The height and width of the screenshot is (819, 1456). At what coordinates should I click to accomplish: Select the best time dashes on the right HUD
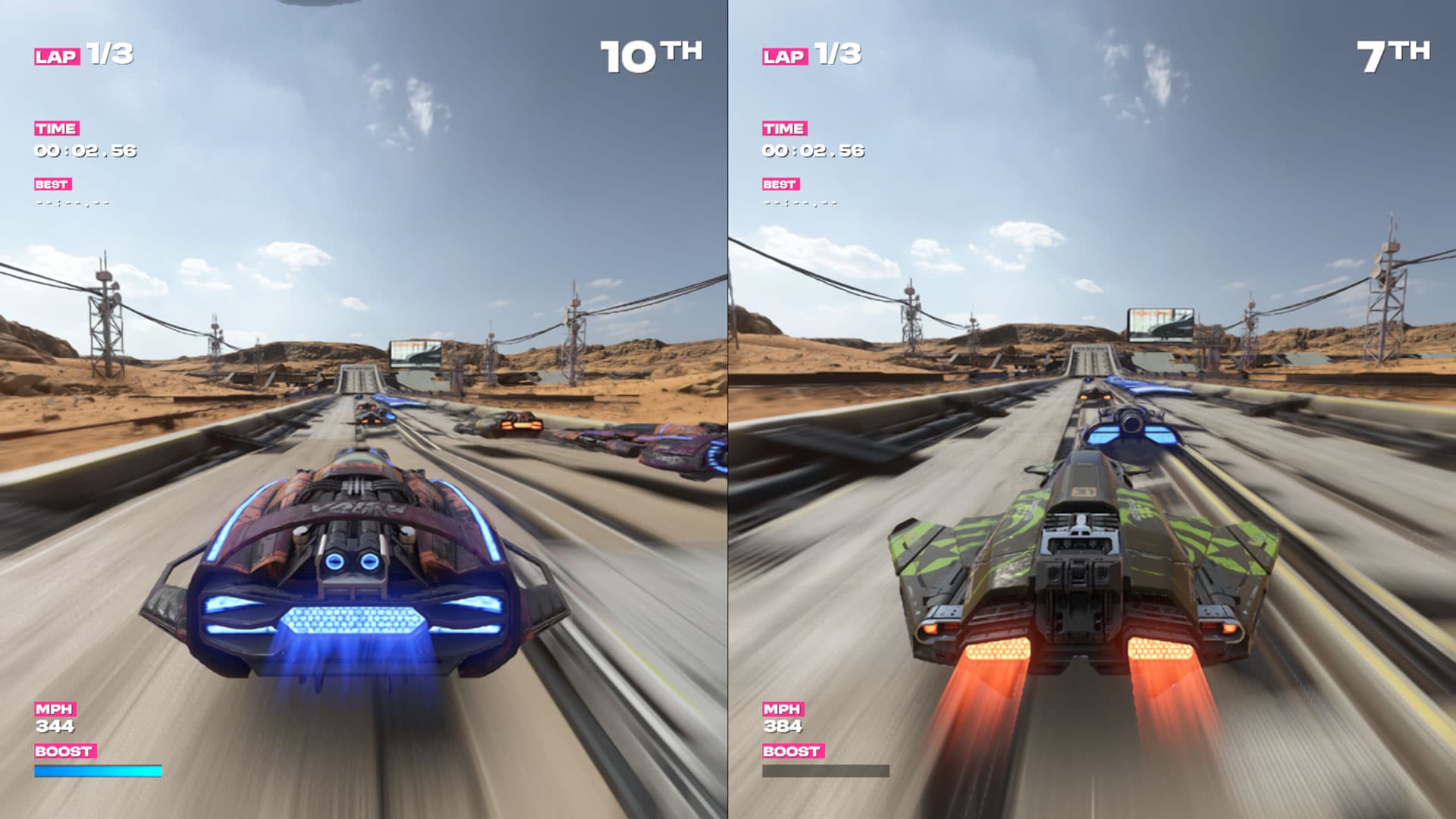(800, 205)
